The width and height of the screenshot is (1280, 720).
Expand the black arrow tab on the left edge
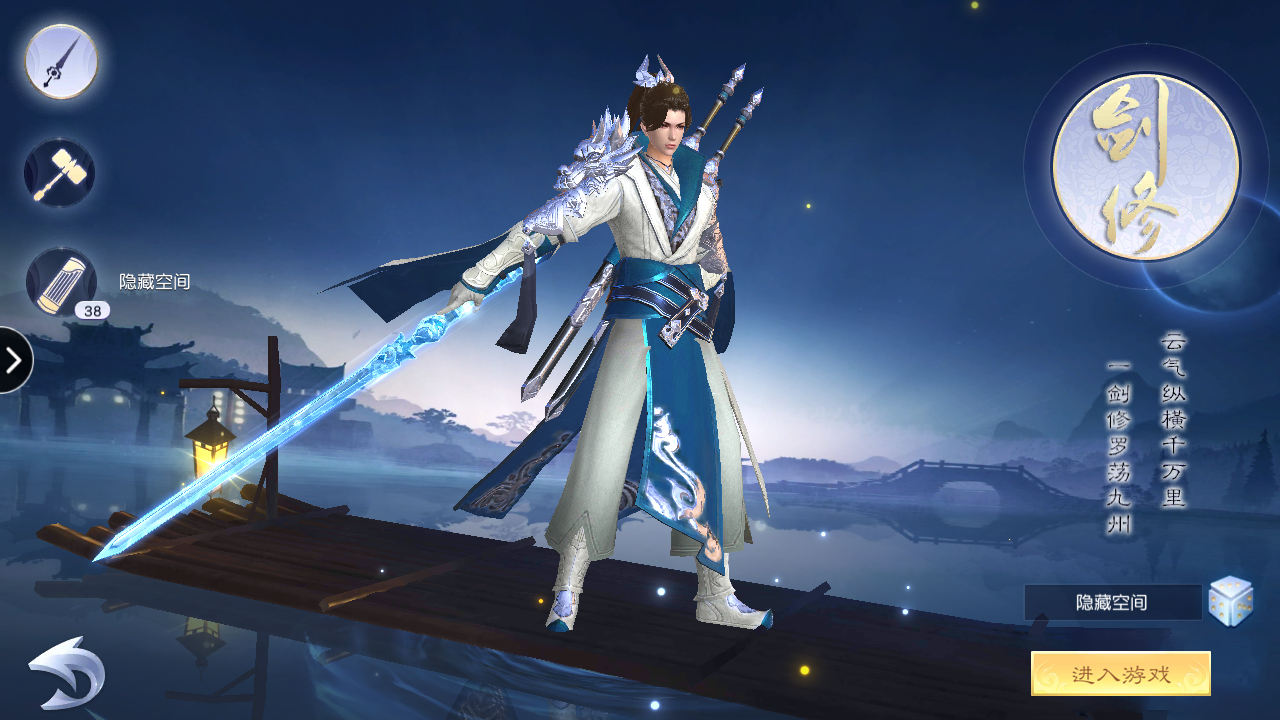click(14, 362)
